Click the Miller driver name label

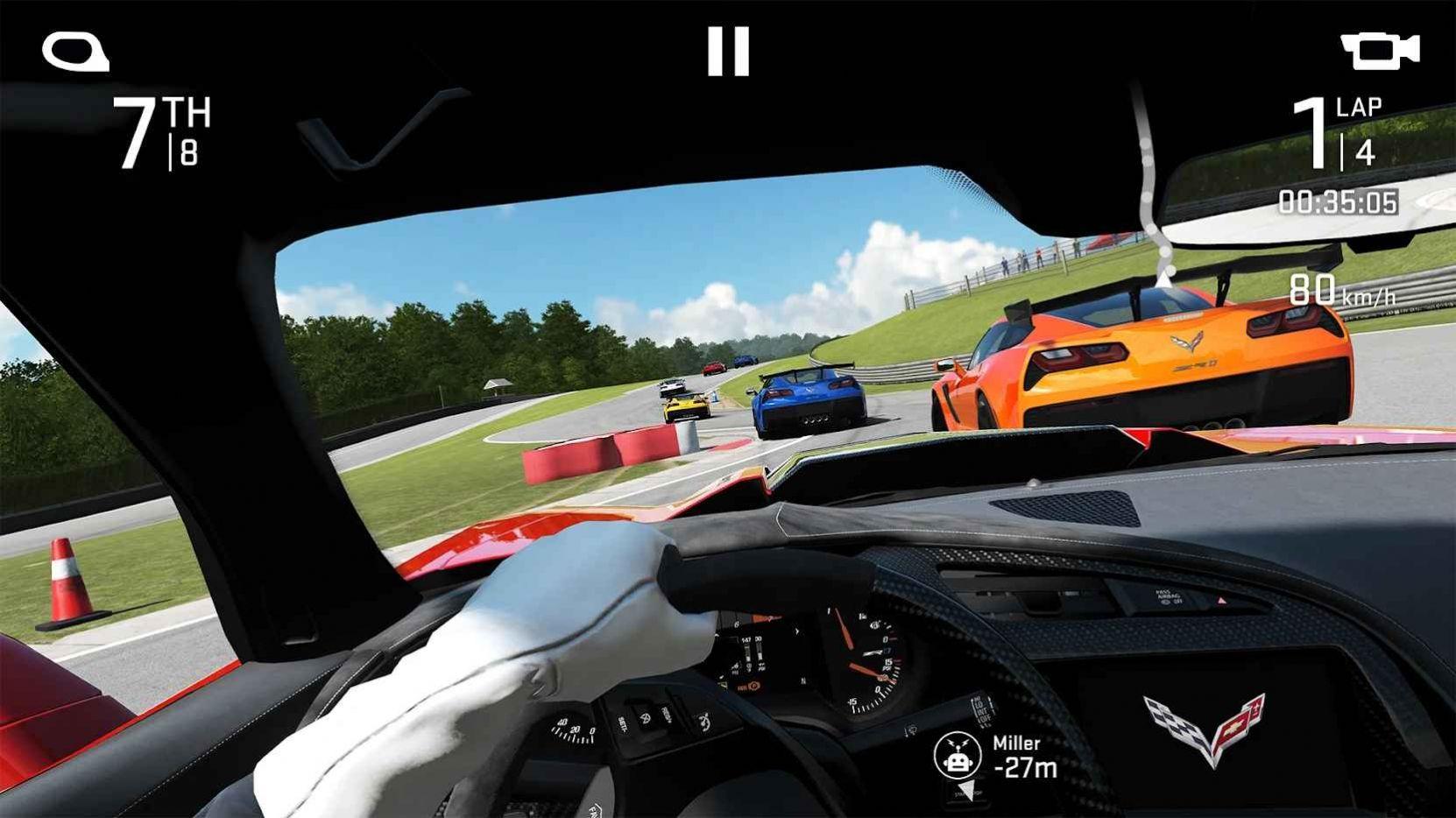1017,740
